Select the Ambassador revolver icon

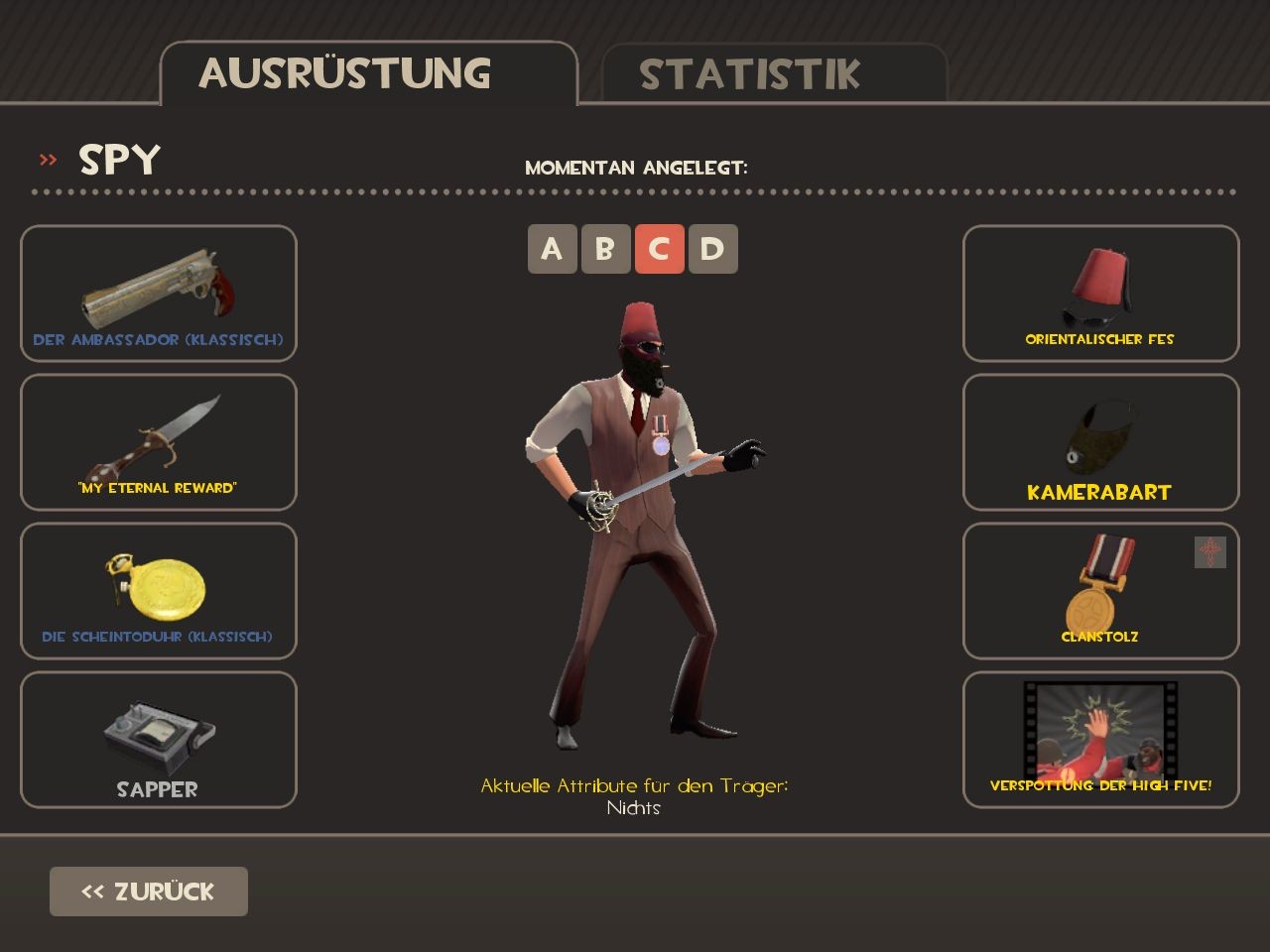[x=157, y=288]
